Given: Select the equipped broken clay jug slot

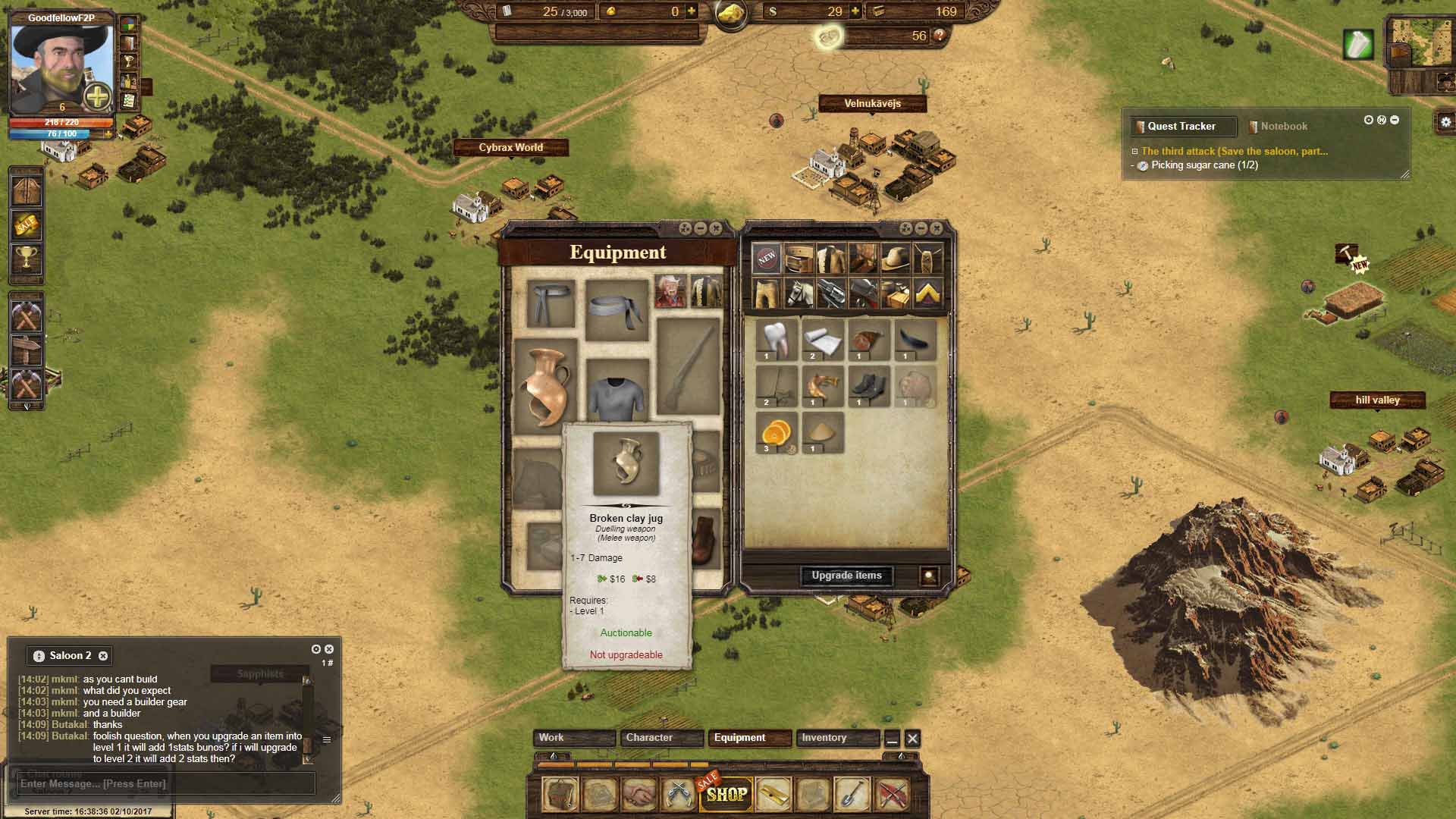Looking at the screenshot, I should [x=545, y=385].
